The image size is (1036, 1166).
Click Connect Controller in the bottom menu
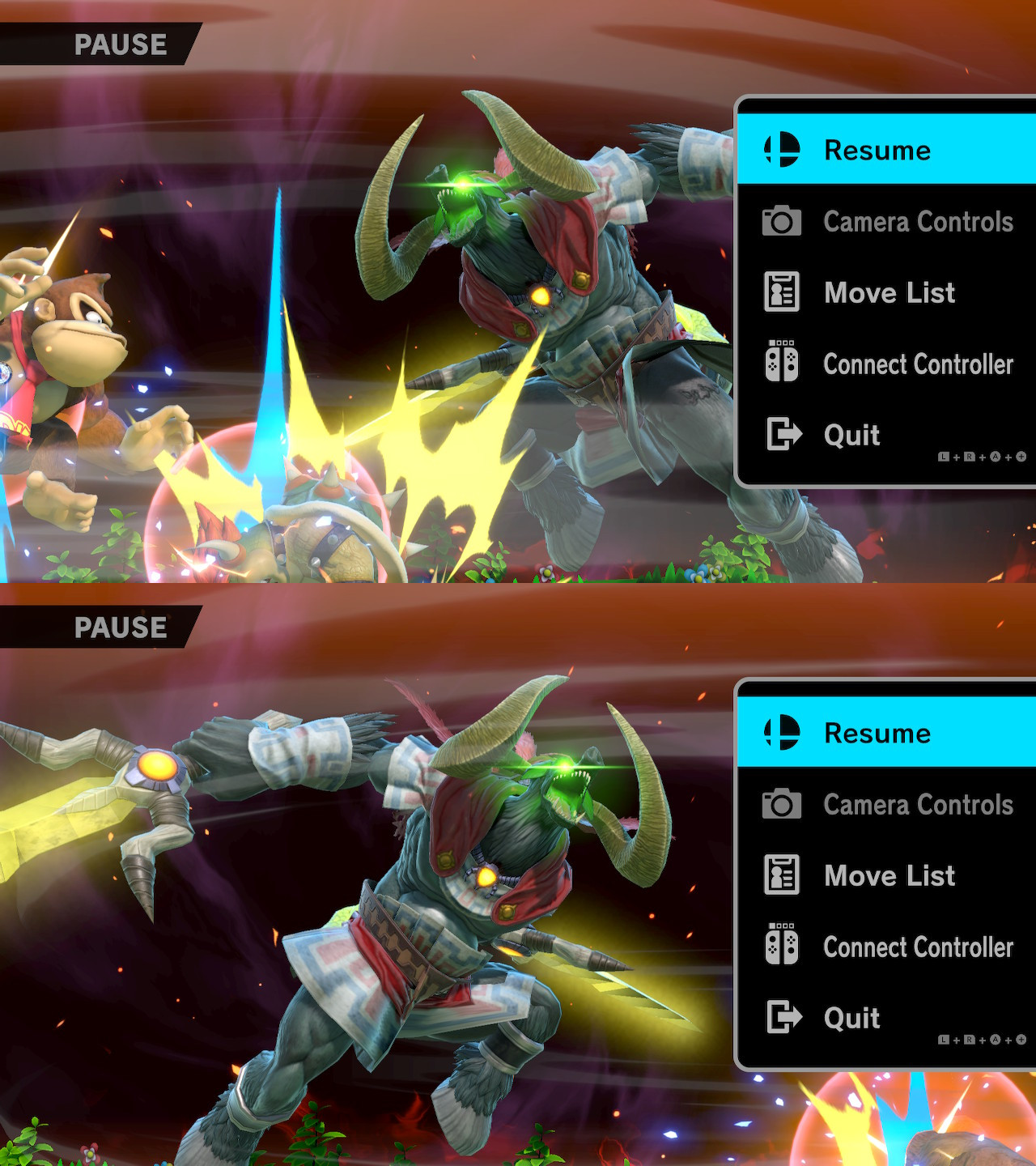pos(919,947)
